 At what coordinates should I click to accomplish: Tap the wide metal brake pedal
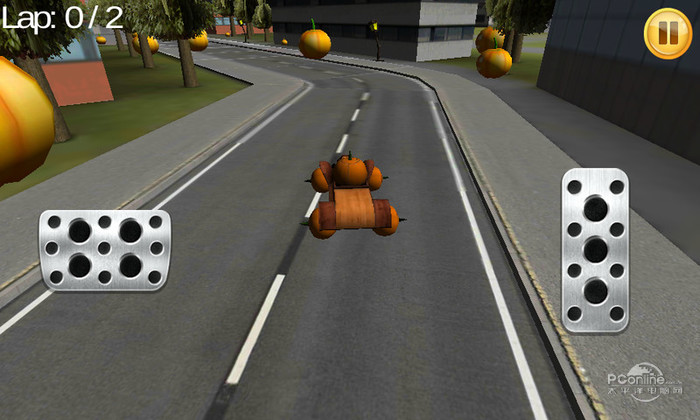pos(105,250)
